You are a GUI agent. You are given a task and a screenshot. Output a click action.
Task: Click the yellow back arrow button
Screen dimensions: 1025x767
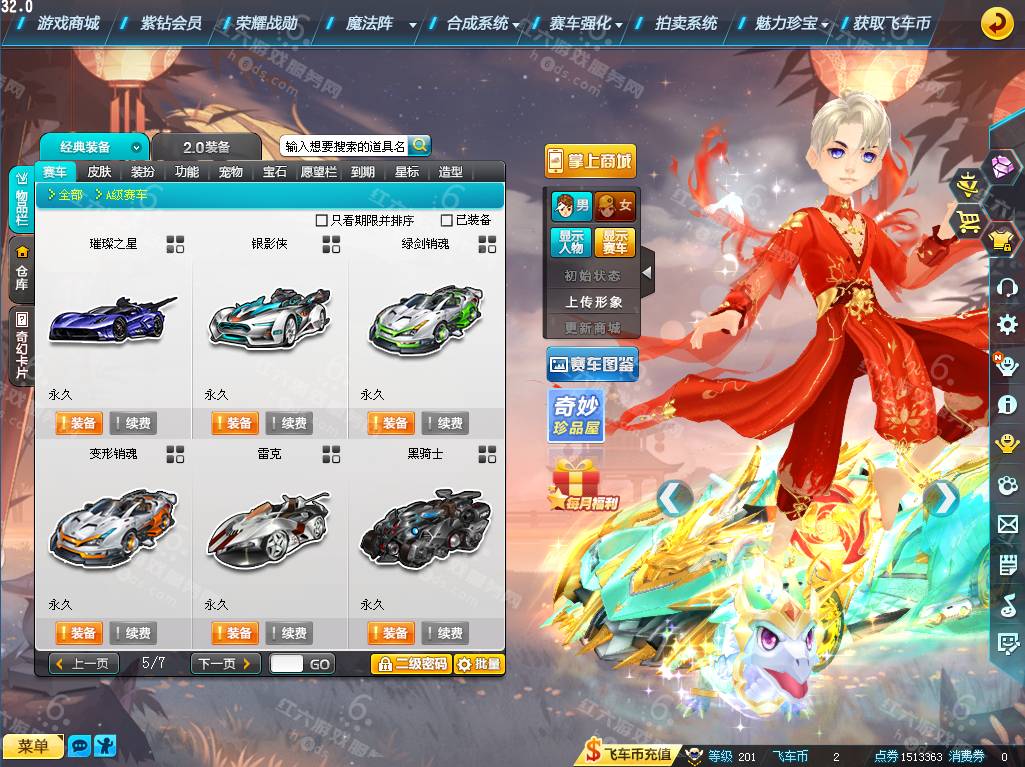pos(996,23)
